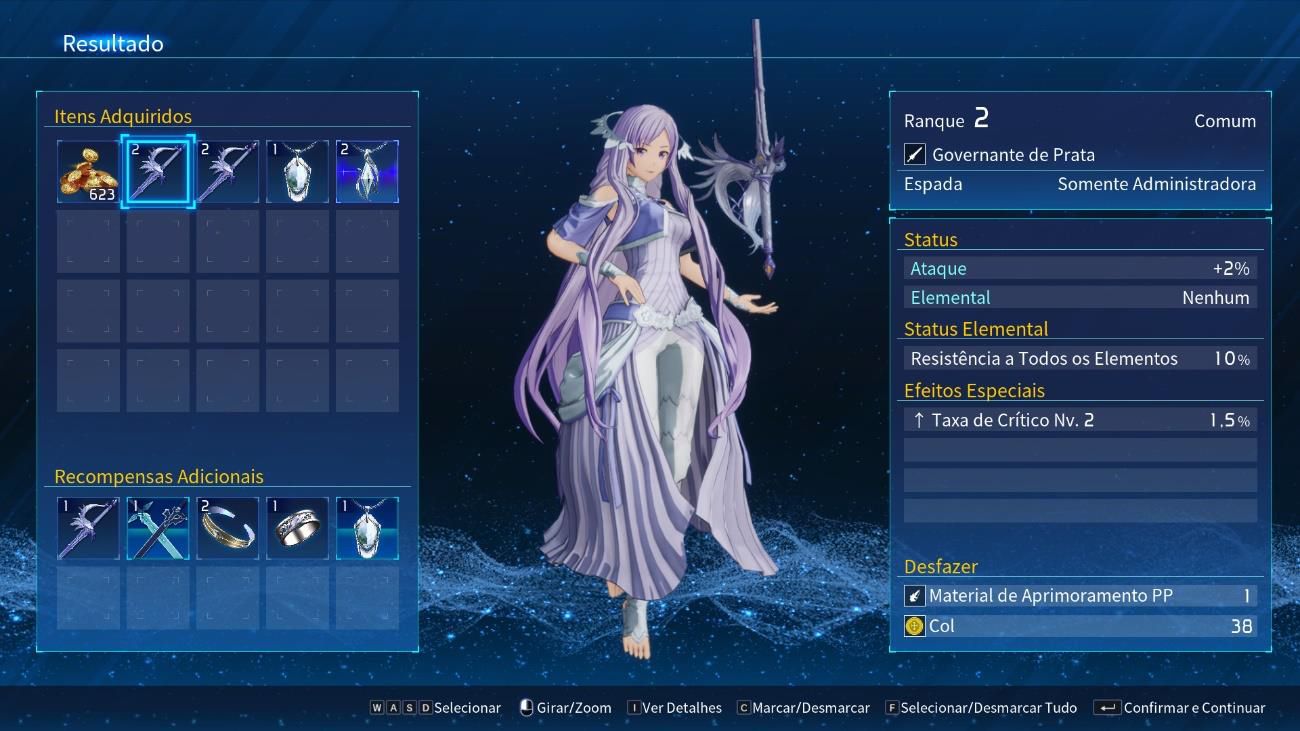The height and width of the screenshot is (731, 1300).
Task: Open Ver Detalhes for the item
Action: 674,708
